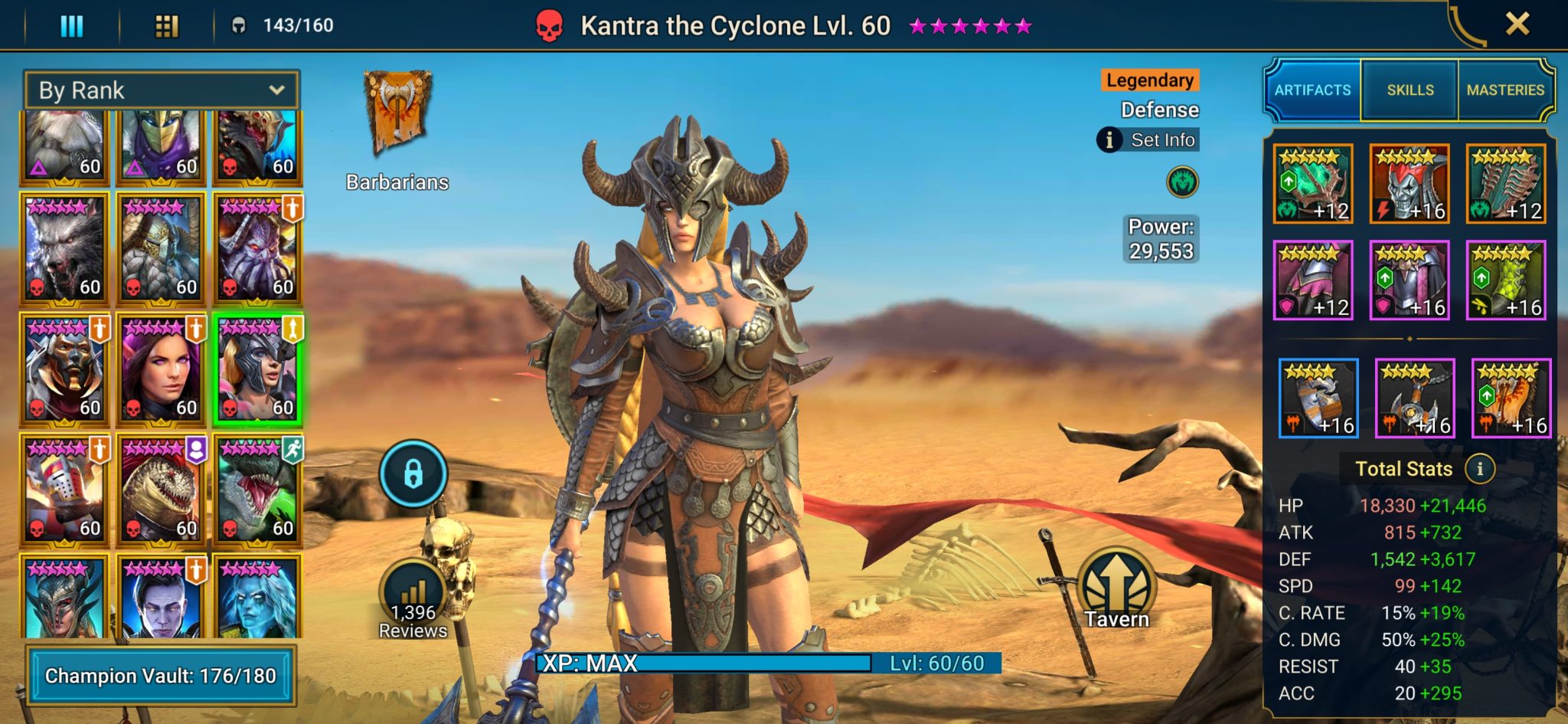The width and height of the screenshot is (1568, 724).
Task: Open the side menu with blue bars icon
Action: 71,25
